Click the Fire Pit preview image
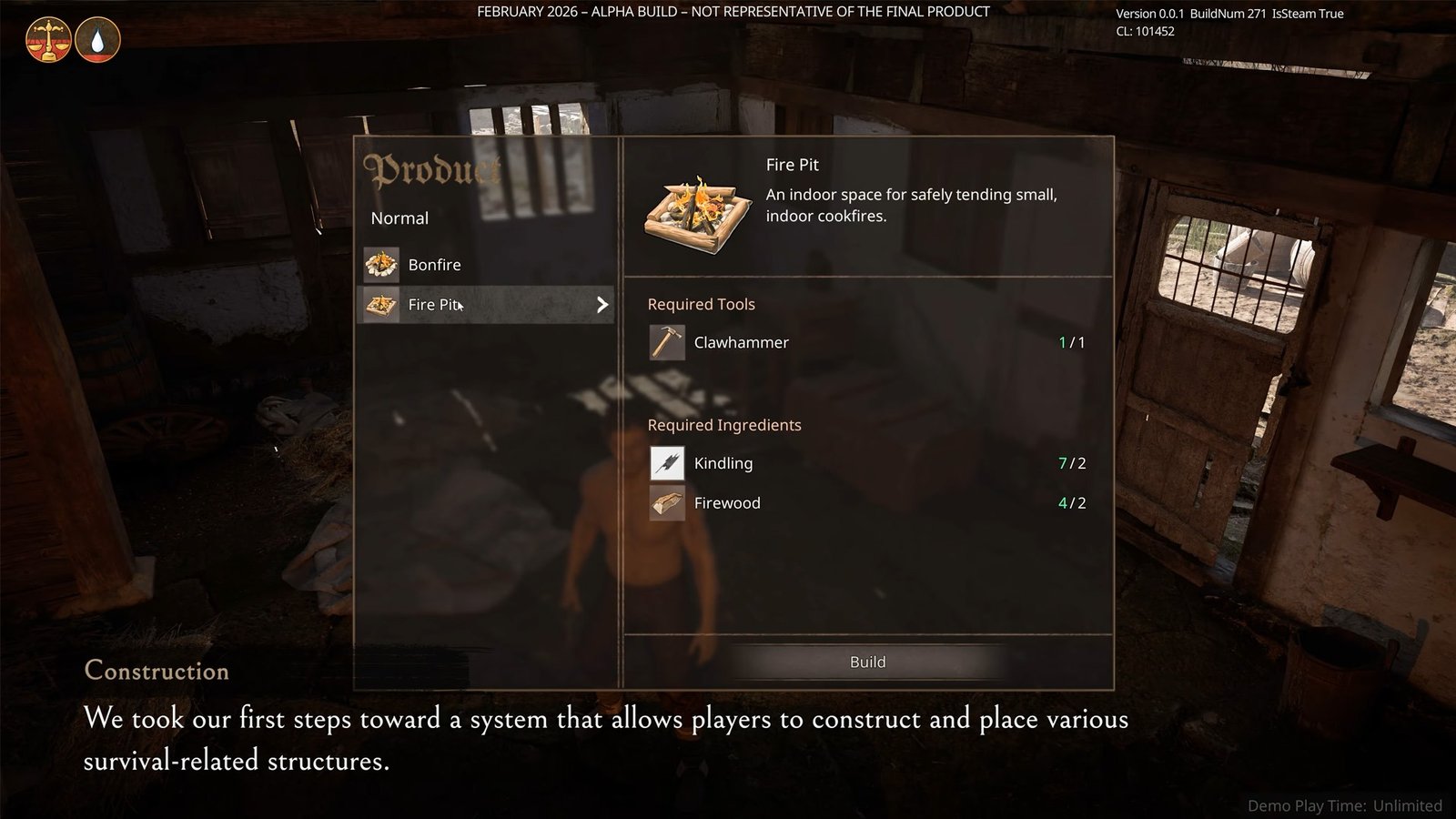 pos(698,215)
